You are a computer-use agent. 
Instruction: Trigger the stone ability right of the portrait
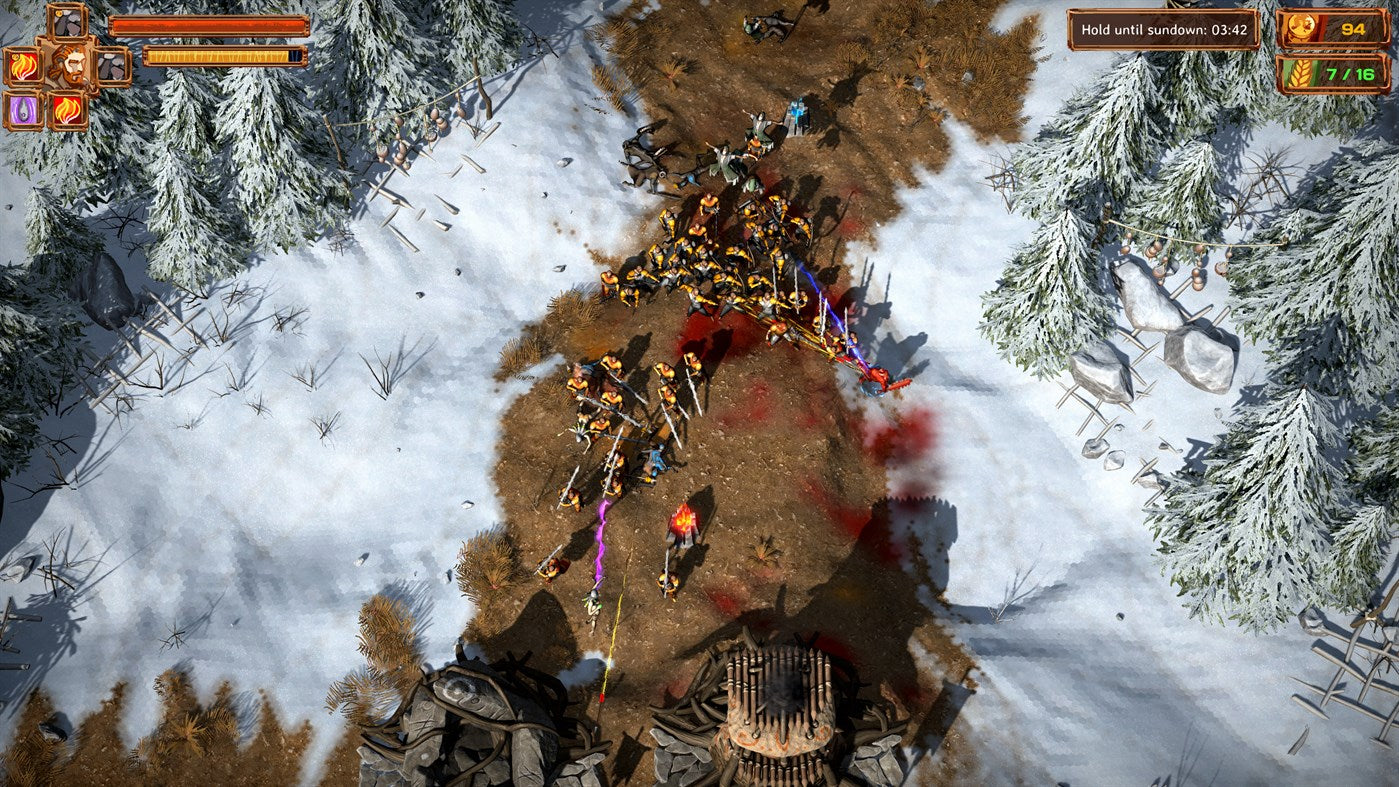click(112, 66)
